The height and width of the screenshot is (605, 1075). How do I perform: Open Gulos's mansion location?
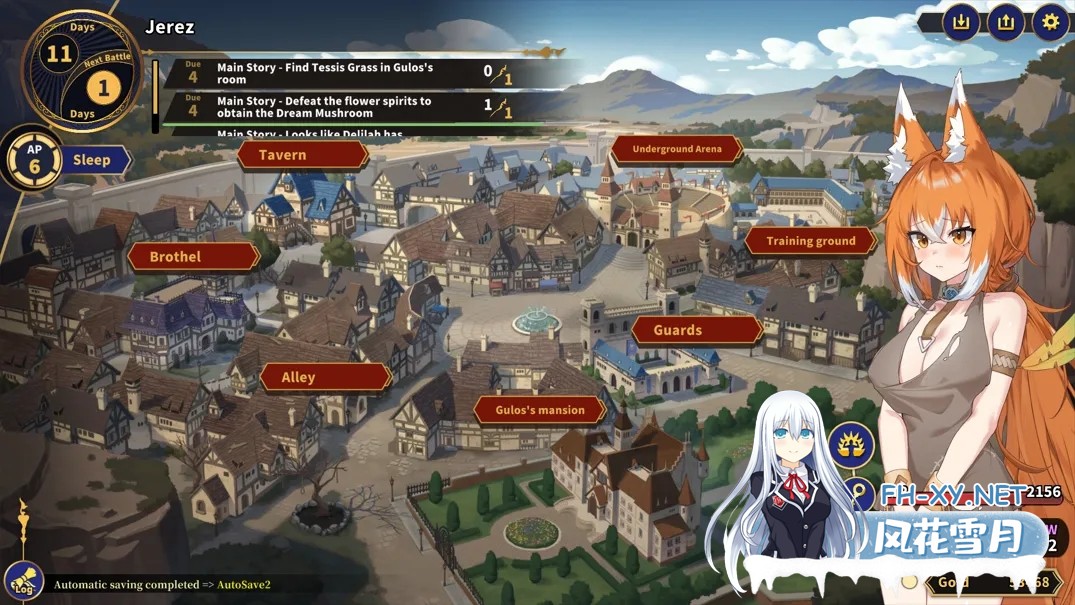[x=540, y=409]
